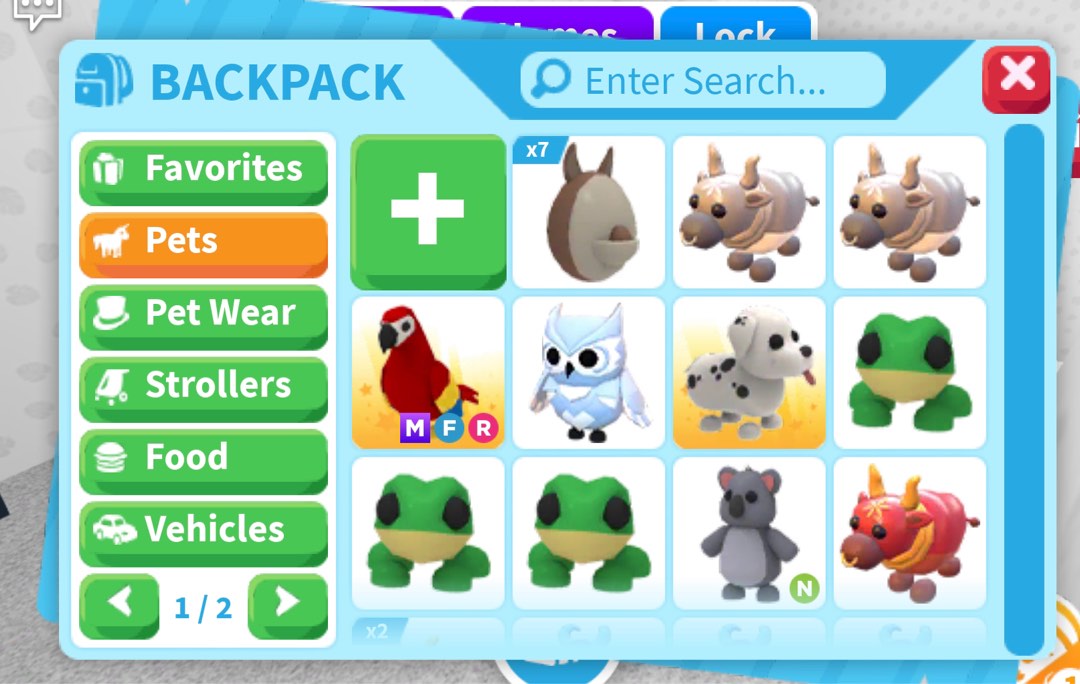Viewport: 1080px width, 684px height.
Task: Select the Food category
Action: tap(203, 458)
